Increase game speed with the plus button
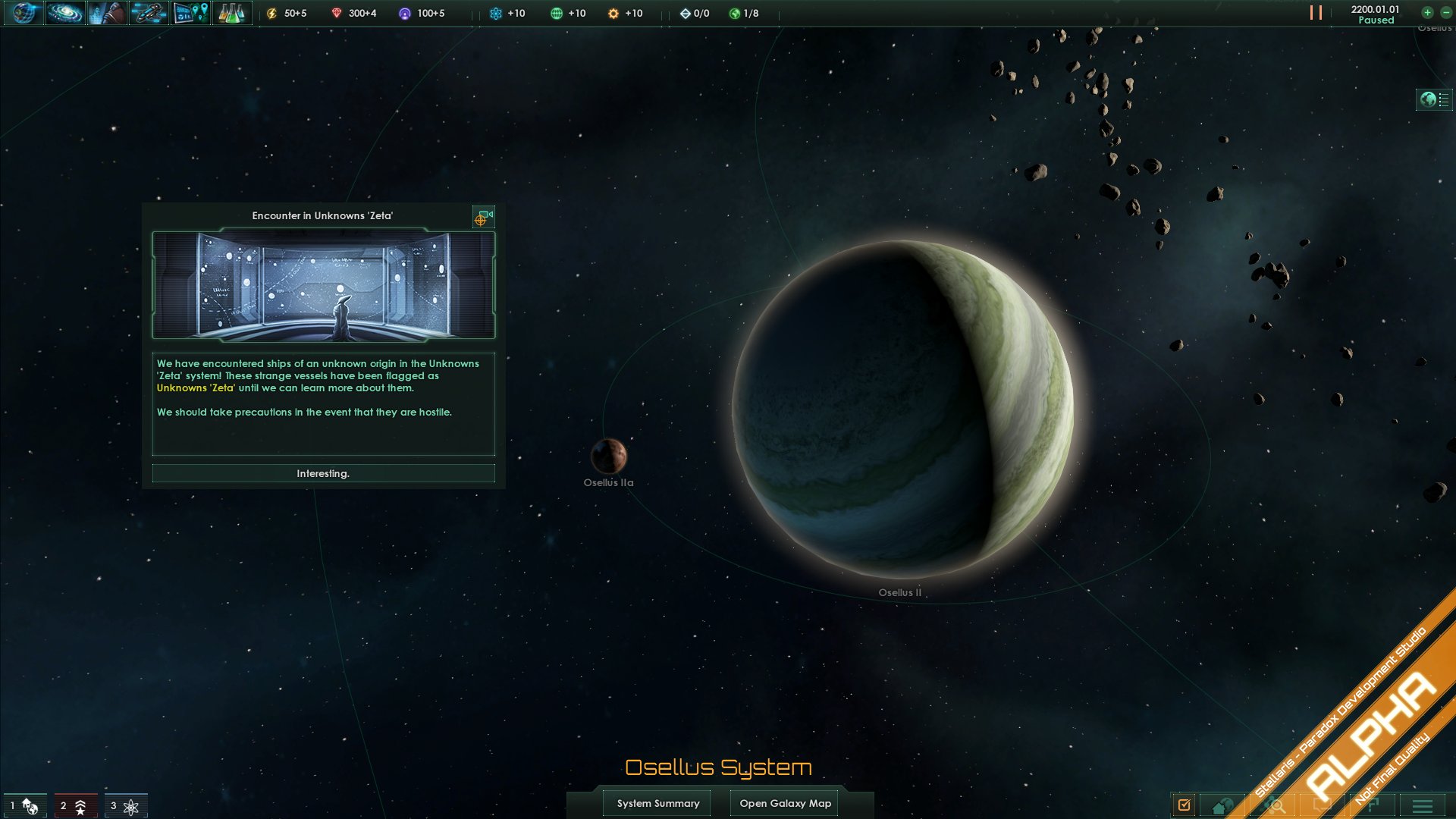The width and height of the screenshot is (1456, 819). tap(1427, 12)
